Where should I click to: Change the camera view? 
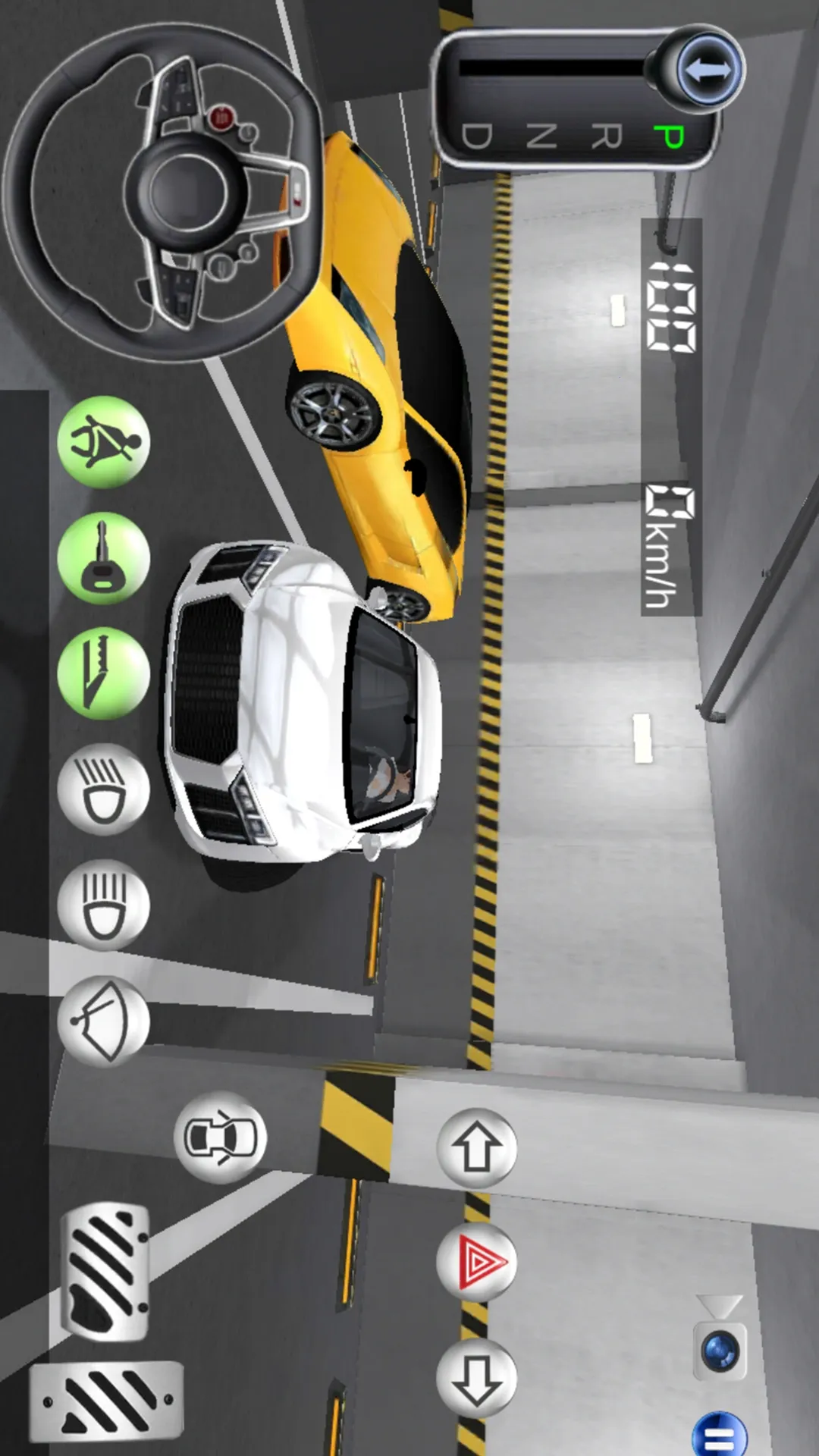click(720, 1351)
